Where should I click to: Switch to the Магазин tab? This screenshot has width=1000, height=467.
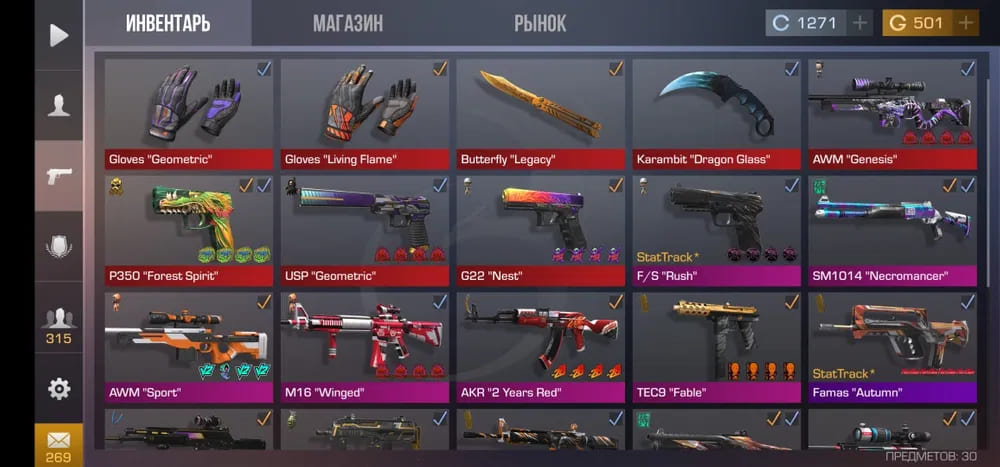click(347, 23)
